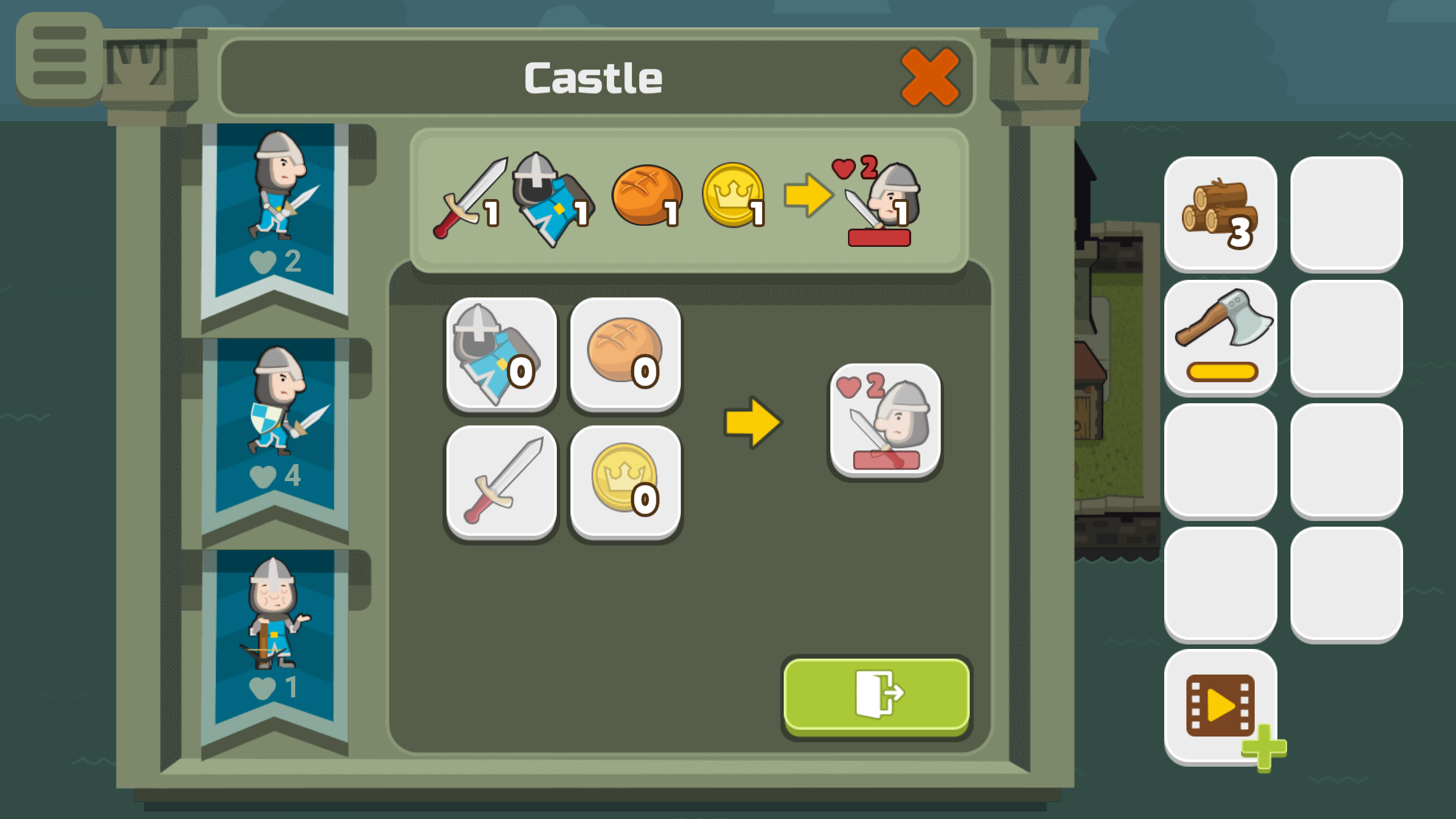This screenshot has height=819, width=1456.
Task: Click the bread crafting slot
Action: point(626,353)
